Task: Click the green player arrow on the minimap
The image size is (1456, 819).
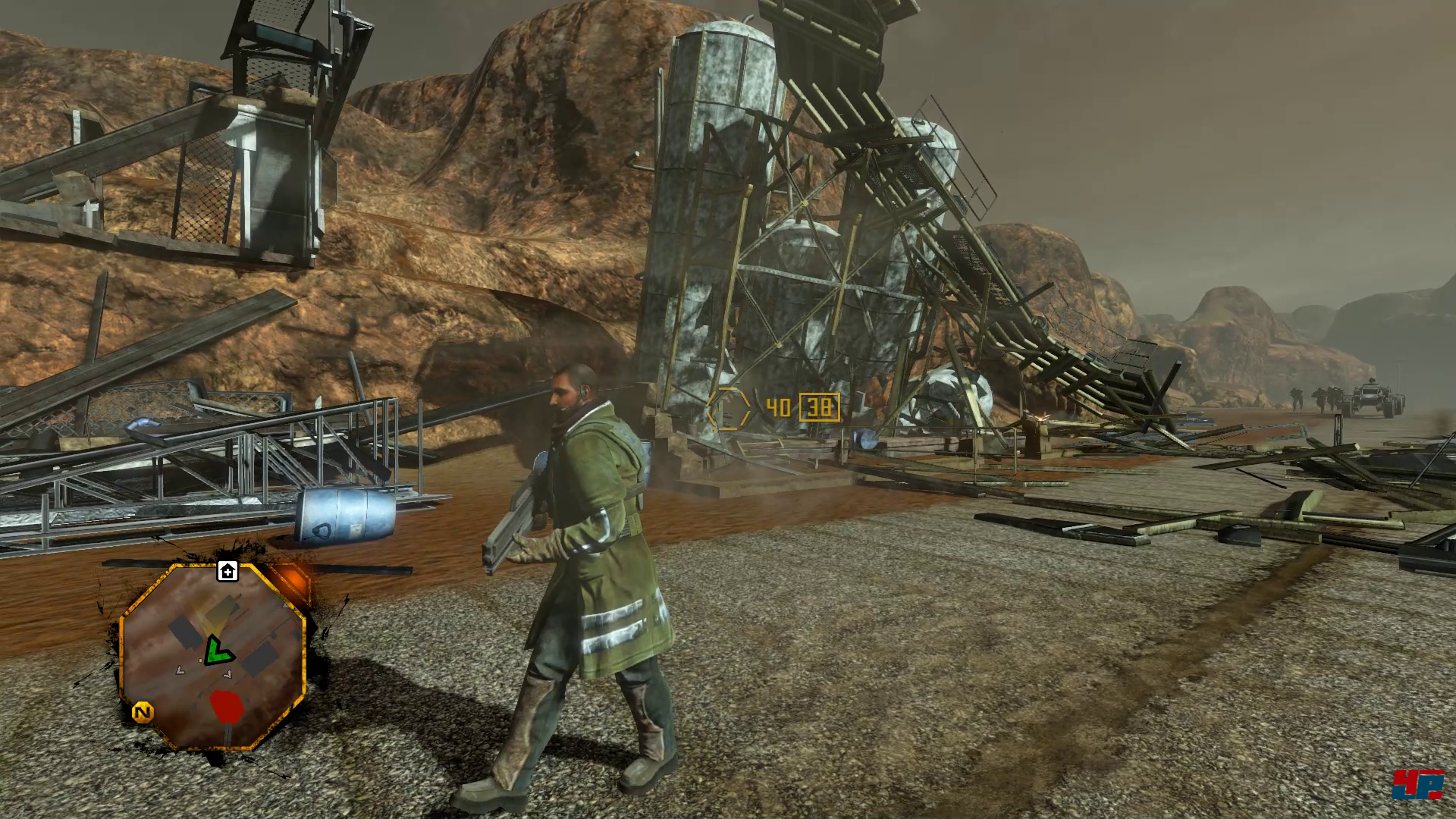Action: [218, 651]
